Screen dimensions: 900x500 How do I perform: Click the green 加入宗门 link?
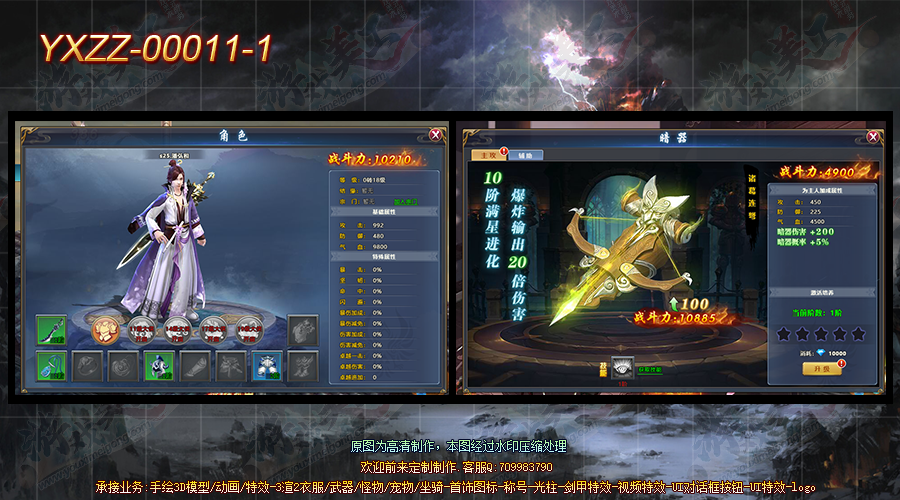pos(406,201)
